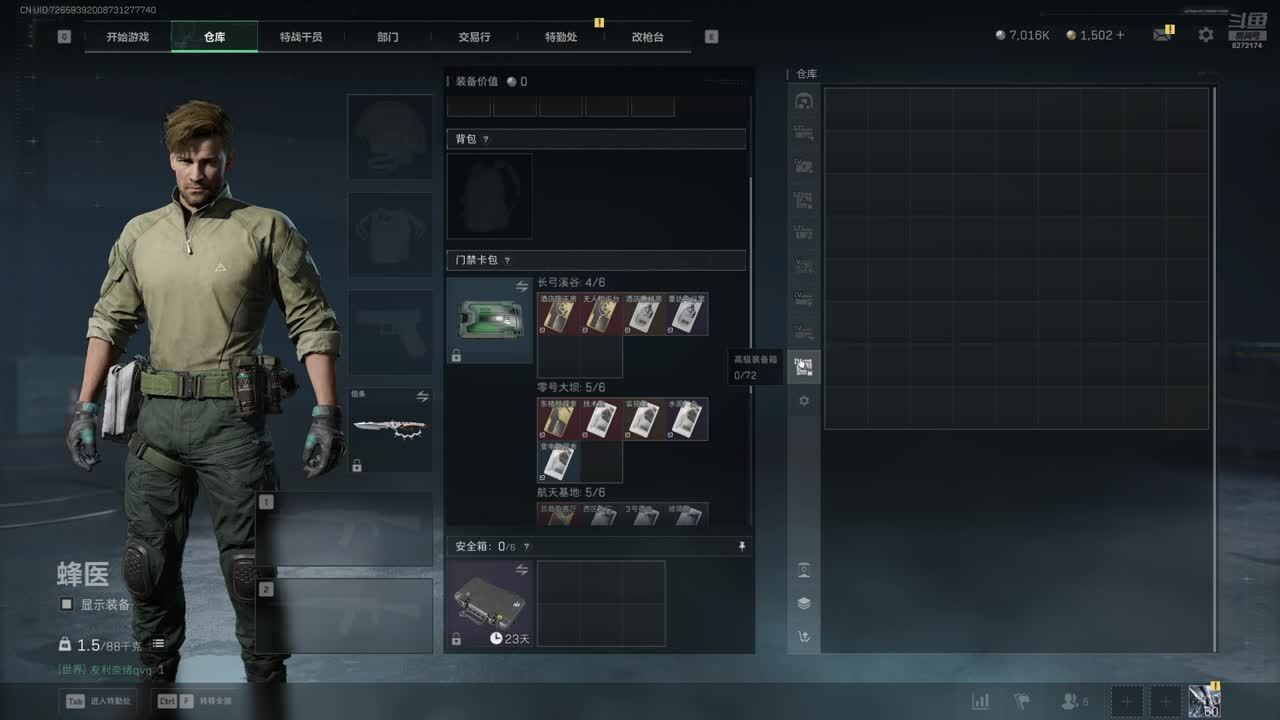Click the 背包 help question mark
The image size is (1280, 720).
(486, 140)
